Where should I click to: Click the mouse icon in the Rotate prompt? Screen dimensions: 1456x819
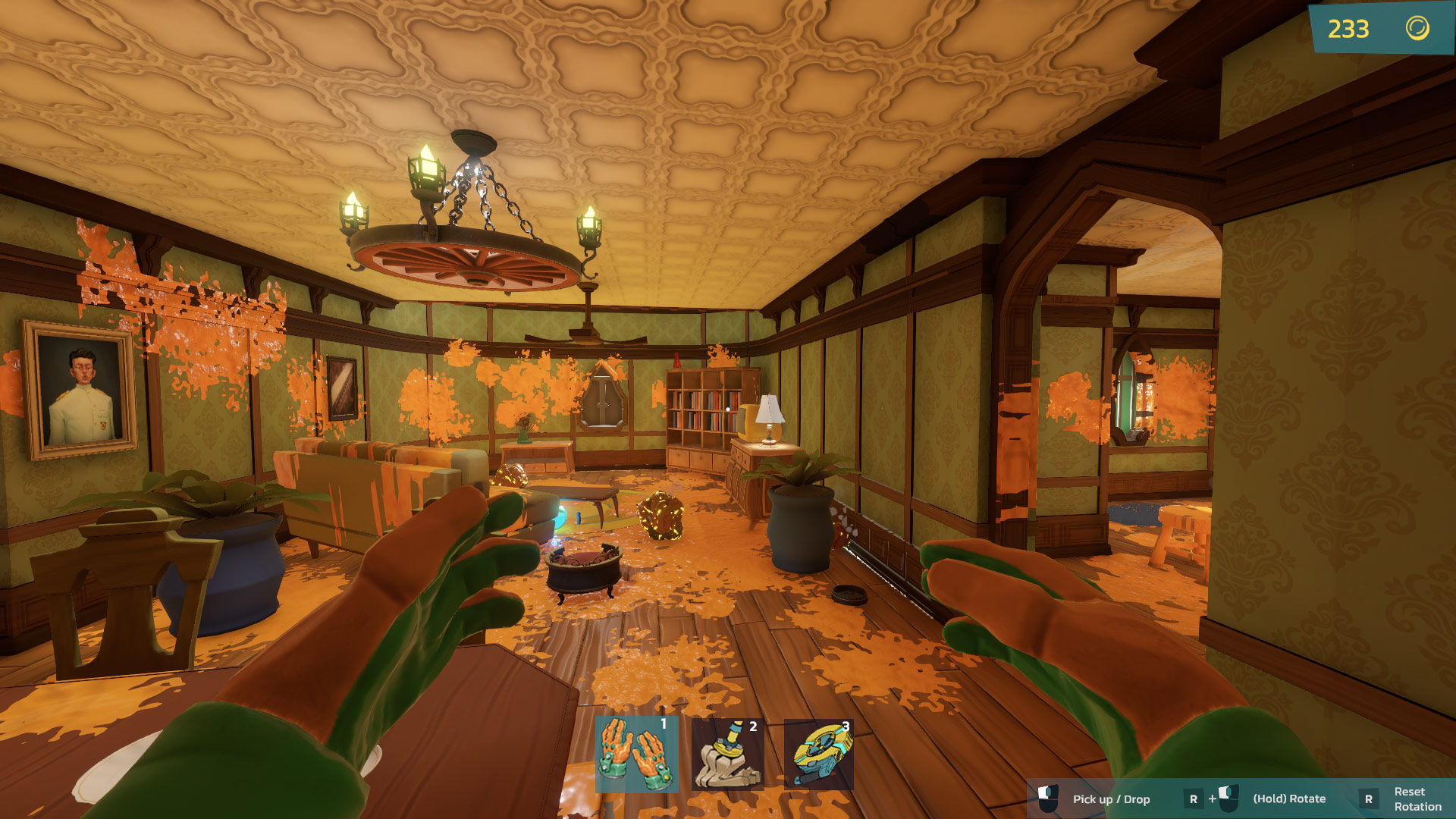(1229, 798)
